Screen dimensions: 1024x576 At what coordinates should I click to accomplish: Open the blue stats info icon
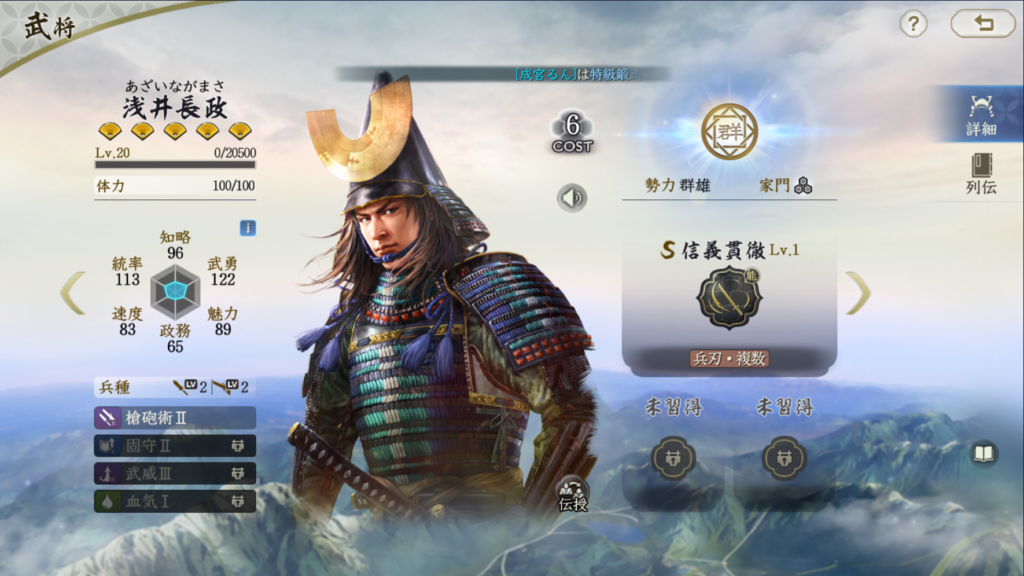247,228
